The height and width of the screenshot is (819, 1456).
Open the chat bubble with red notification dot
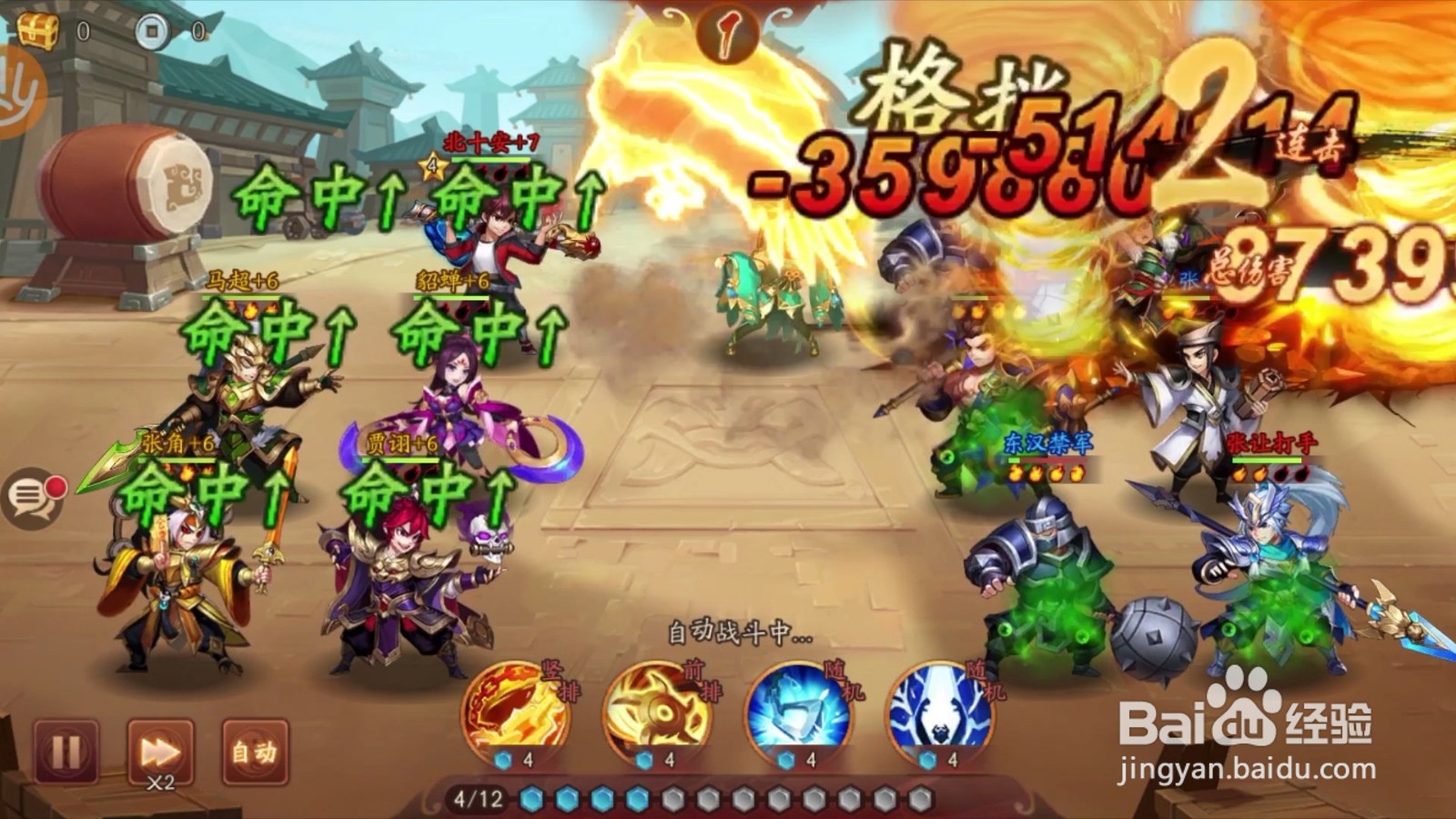[x=35, y=498]
